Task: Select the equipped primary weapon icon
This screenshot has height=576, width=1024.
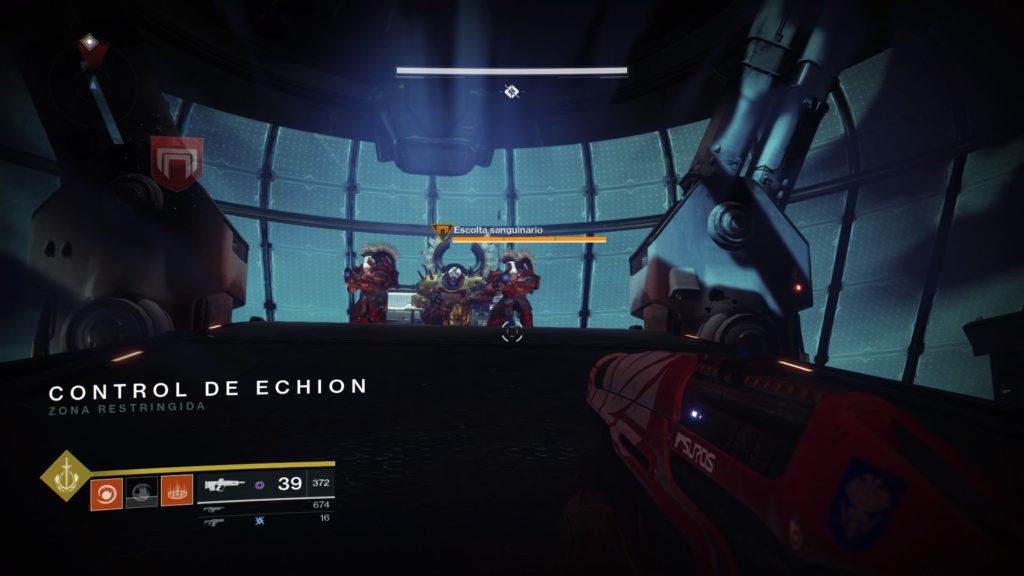Action: coord(225,485)
